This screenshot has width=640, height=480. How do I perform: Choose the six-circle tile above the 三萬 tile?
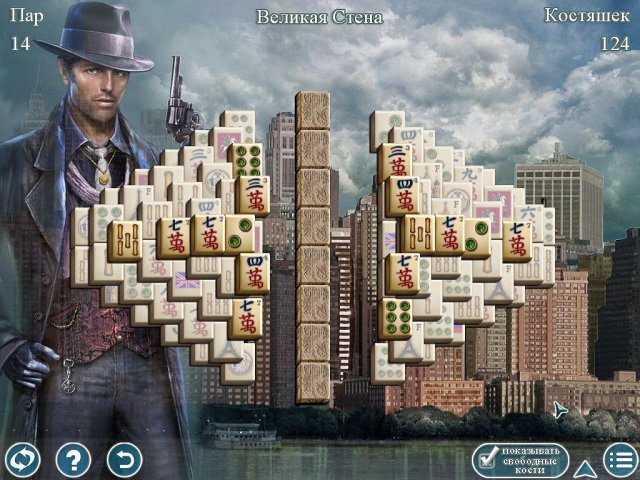[245, 159]
